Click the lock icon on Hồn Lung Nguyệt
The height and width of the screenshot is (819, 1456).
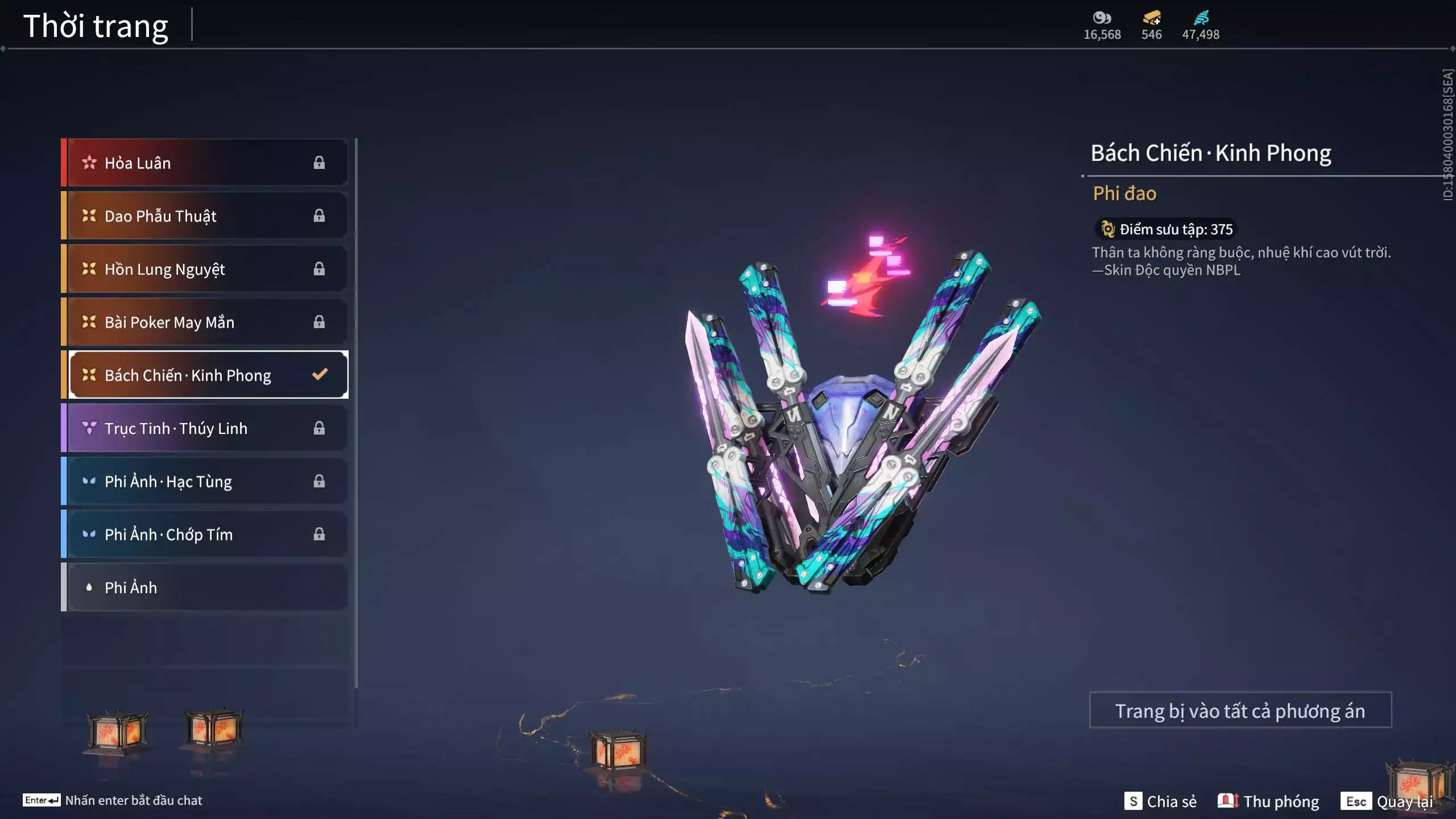tap(319, 268)
